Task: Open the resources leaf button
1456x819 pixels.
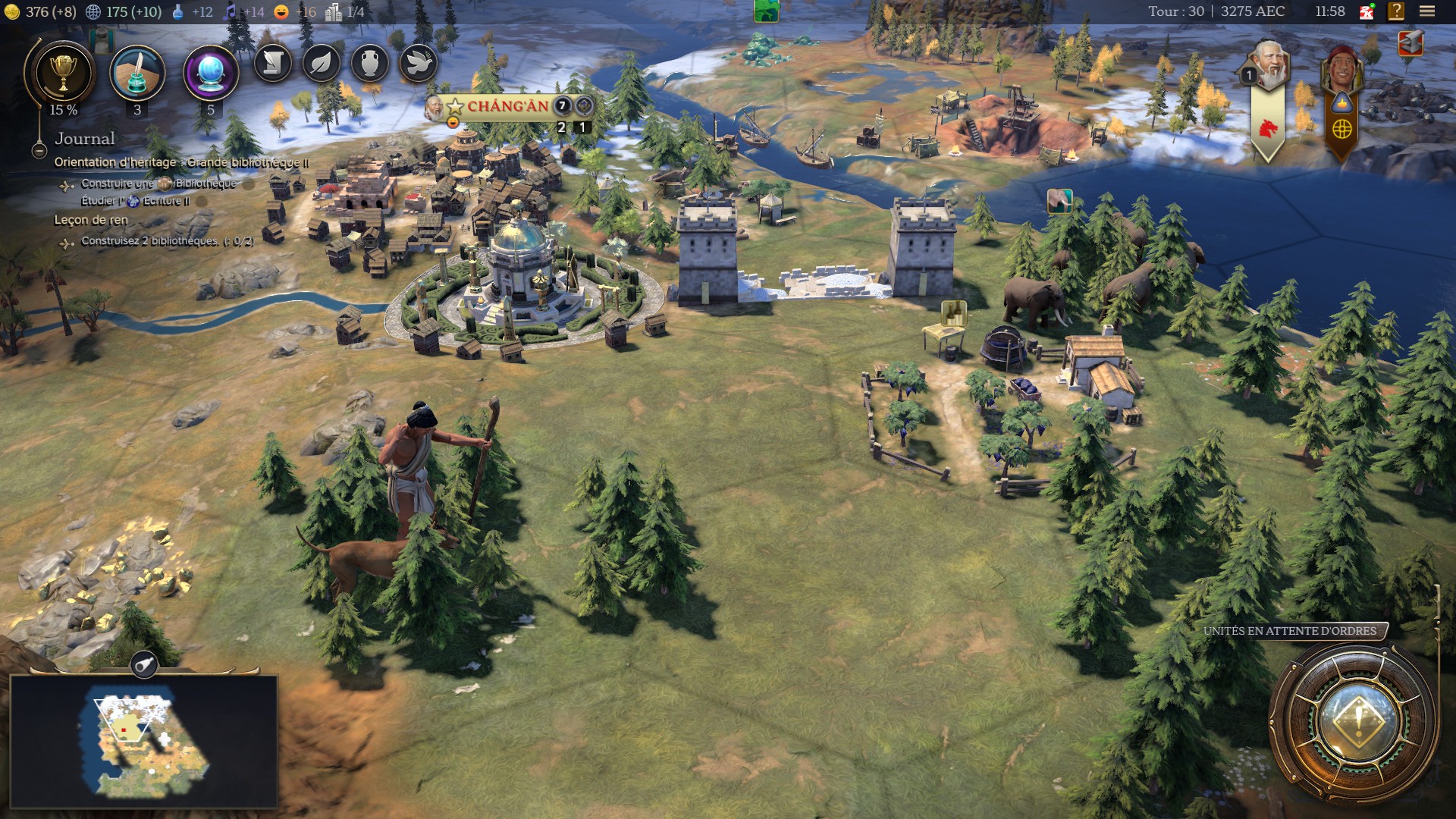Action: pos(322,63)
